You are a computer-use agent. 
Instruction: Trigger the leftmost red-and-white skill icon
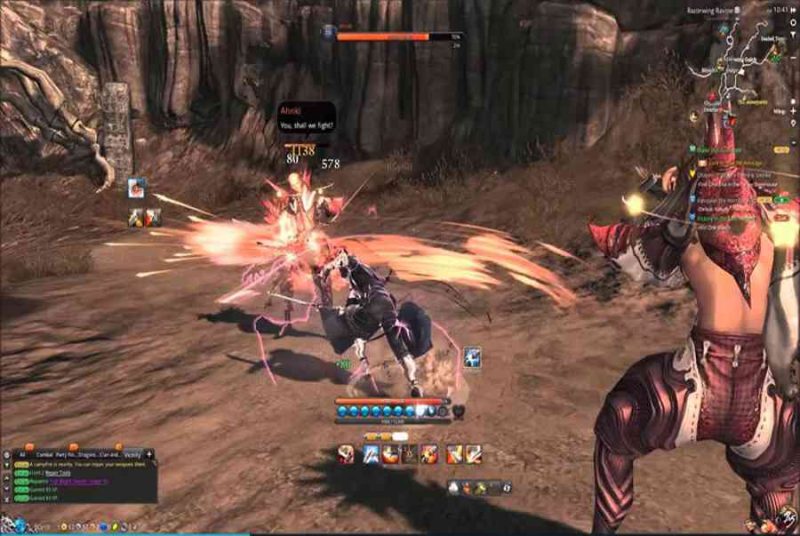click(345, 454)
